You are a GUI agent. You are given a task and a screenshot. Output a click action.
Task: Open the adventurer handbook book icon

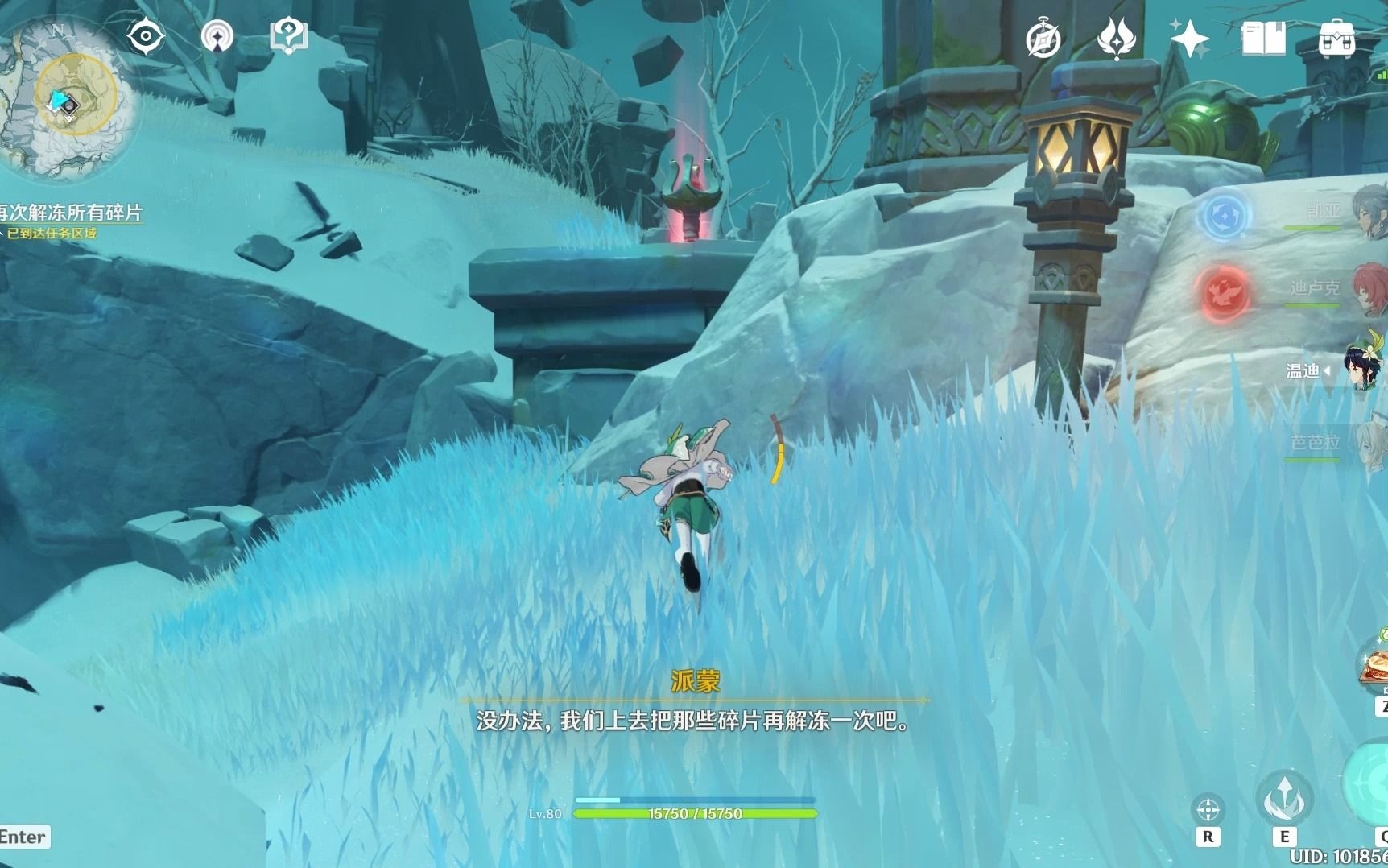[x=1263, y=39]
